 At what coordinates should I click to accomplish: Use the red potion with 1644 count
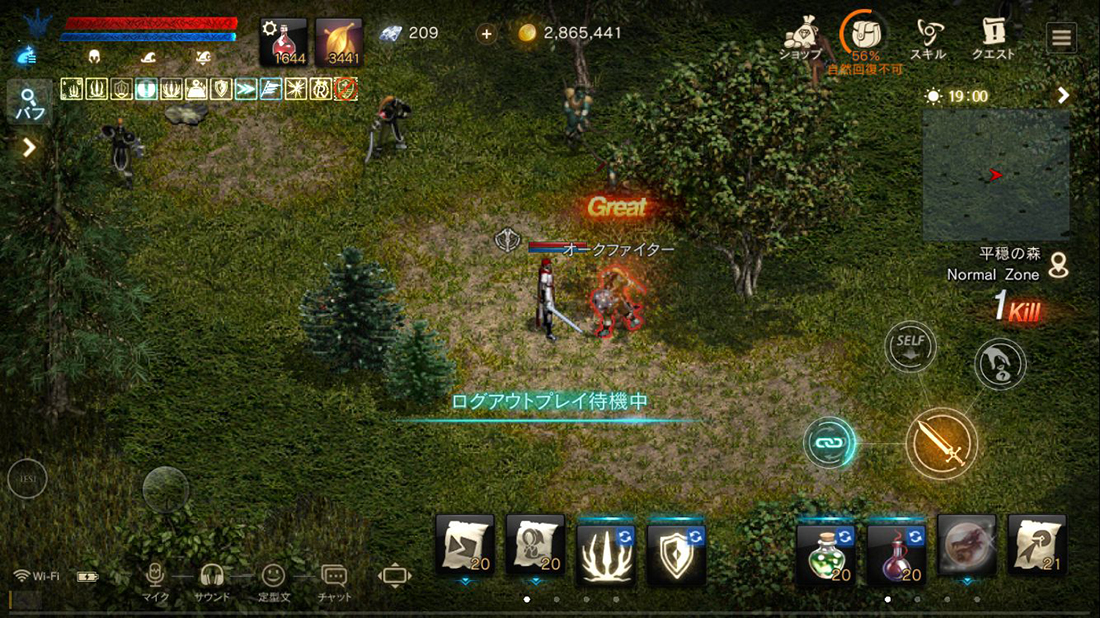283,41
